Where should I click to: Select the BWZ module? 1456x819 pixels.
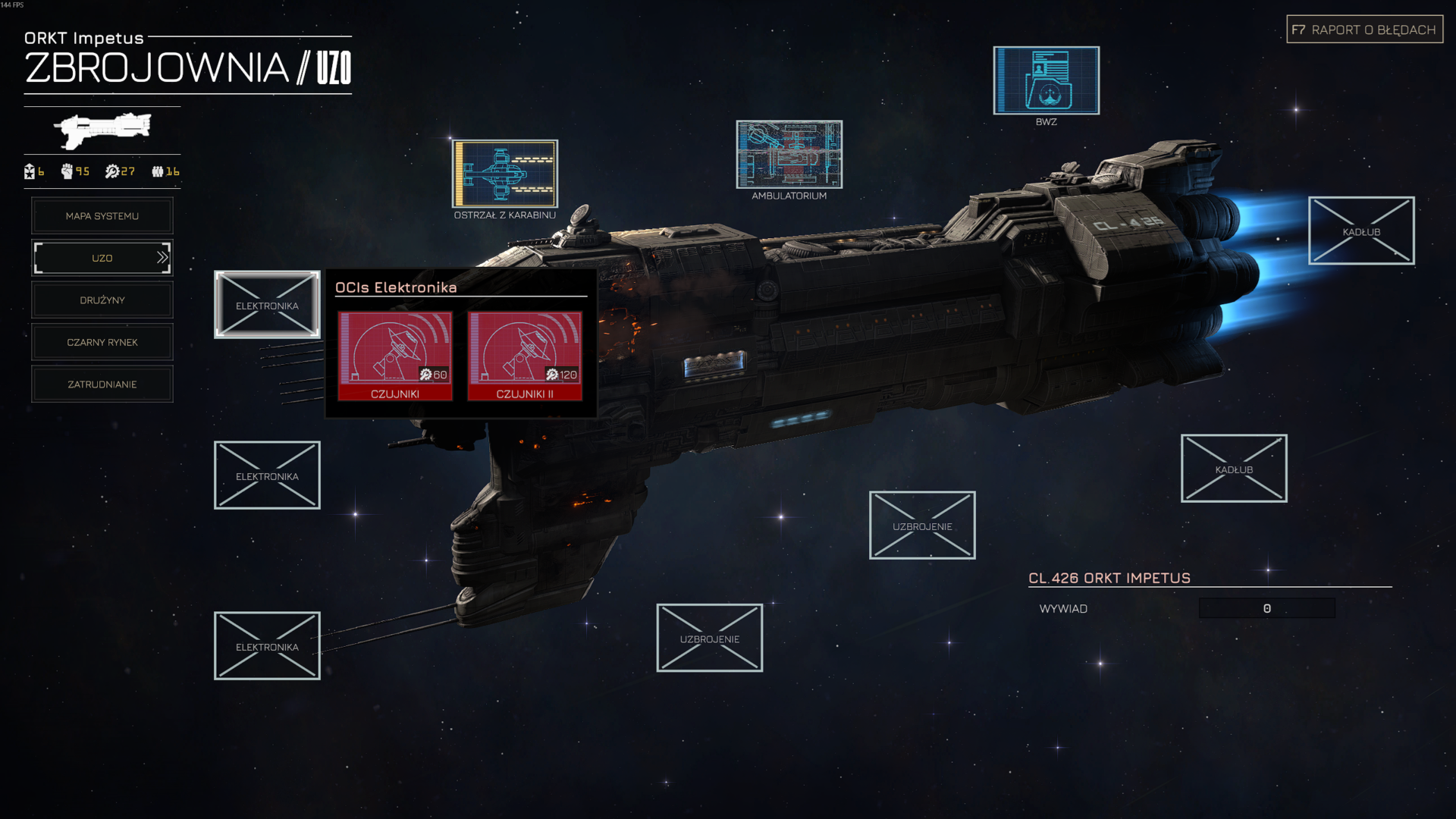pos(1046,80)
